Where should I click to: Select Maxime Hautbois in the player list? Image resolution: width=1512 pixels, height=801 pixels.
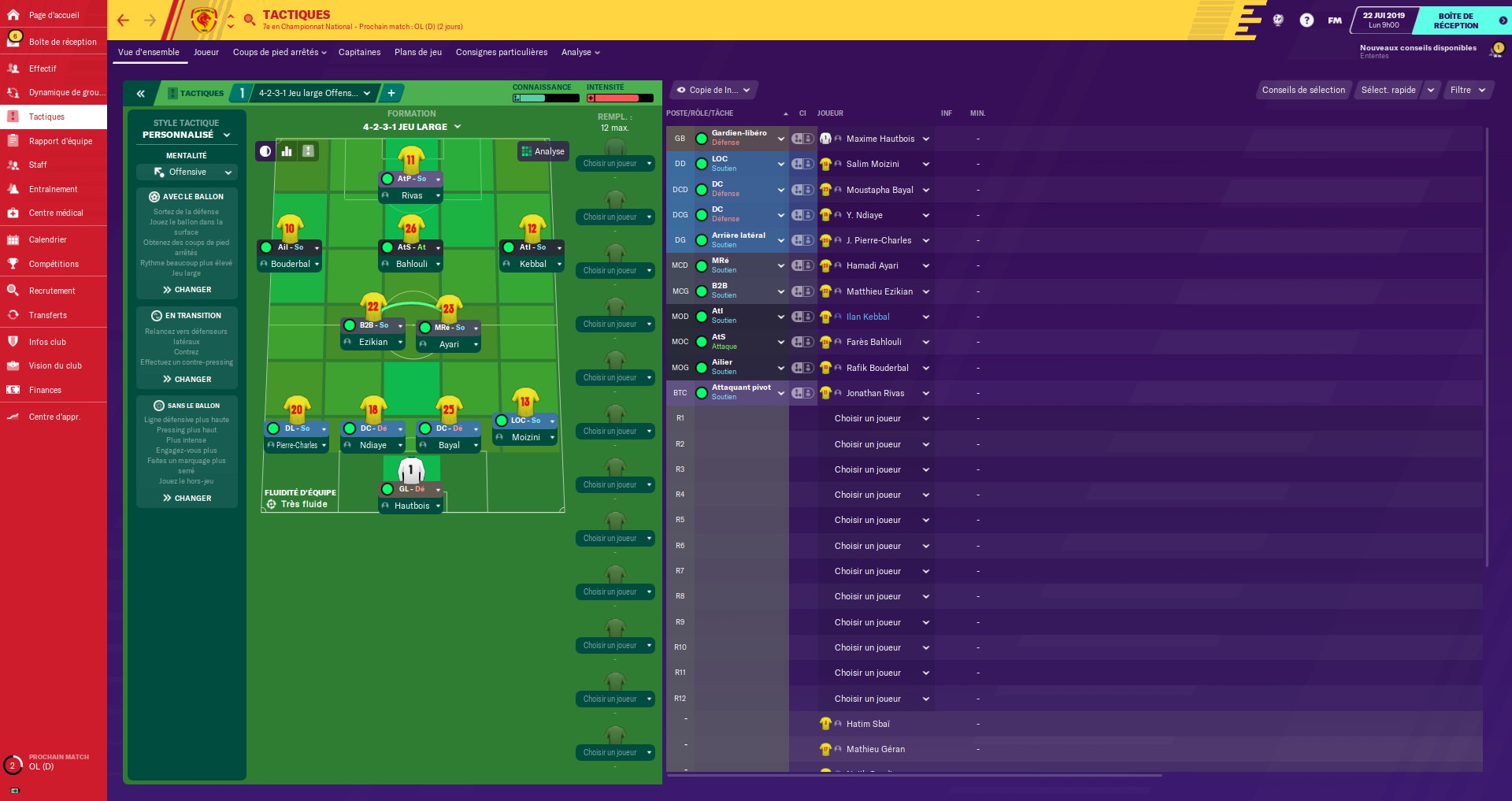[x=880, y=139]
